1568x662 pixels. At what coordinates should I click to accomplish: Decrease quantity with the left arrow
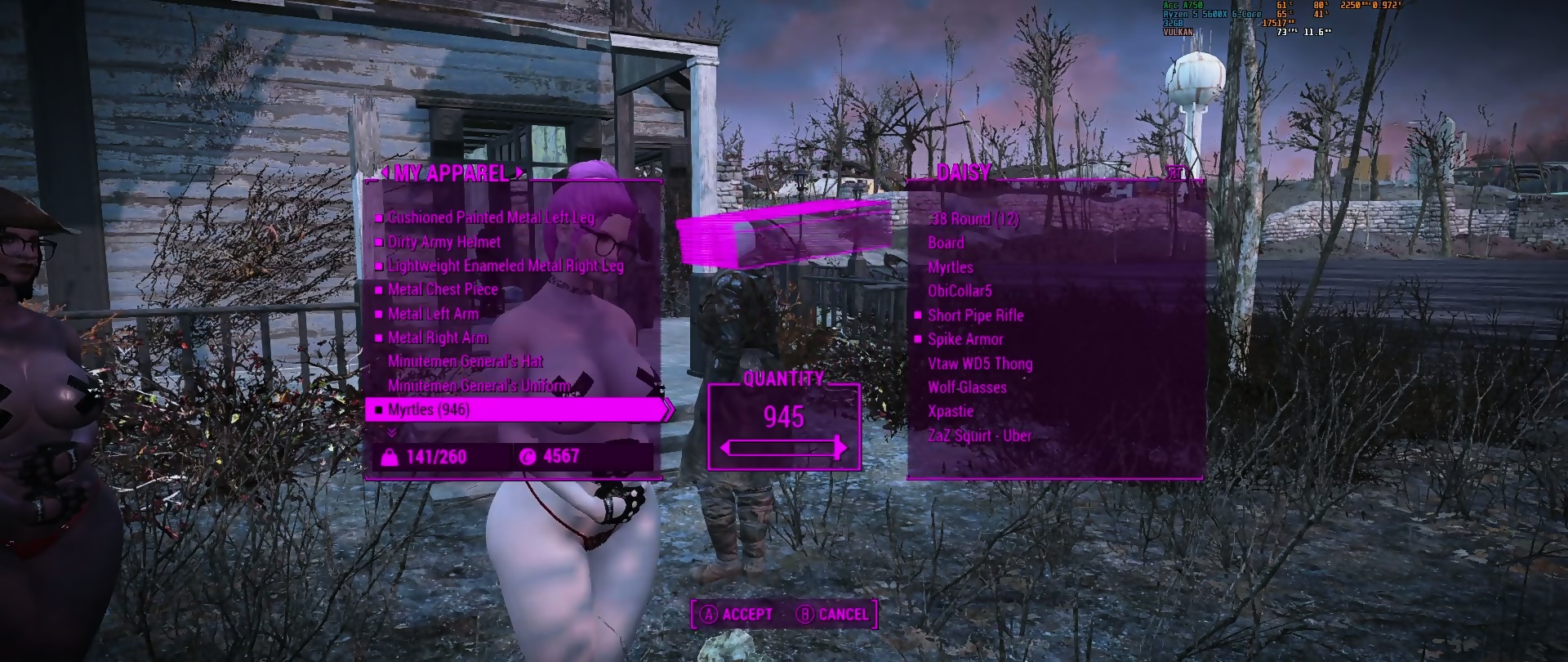point(726,448)
